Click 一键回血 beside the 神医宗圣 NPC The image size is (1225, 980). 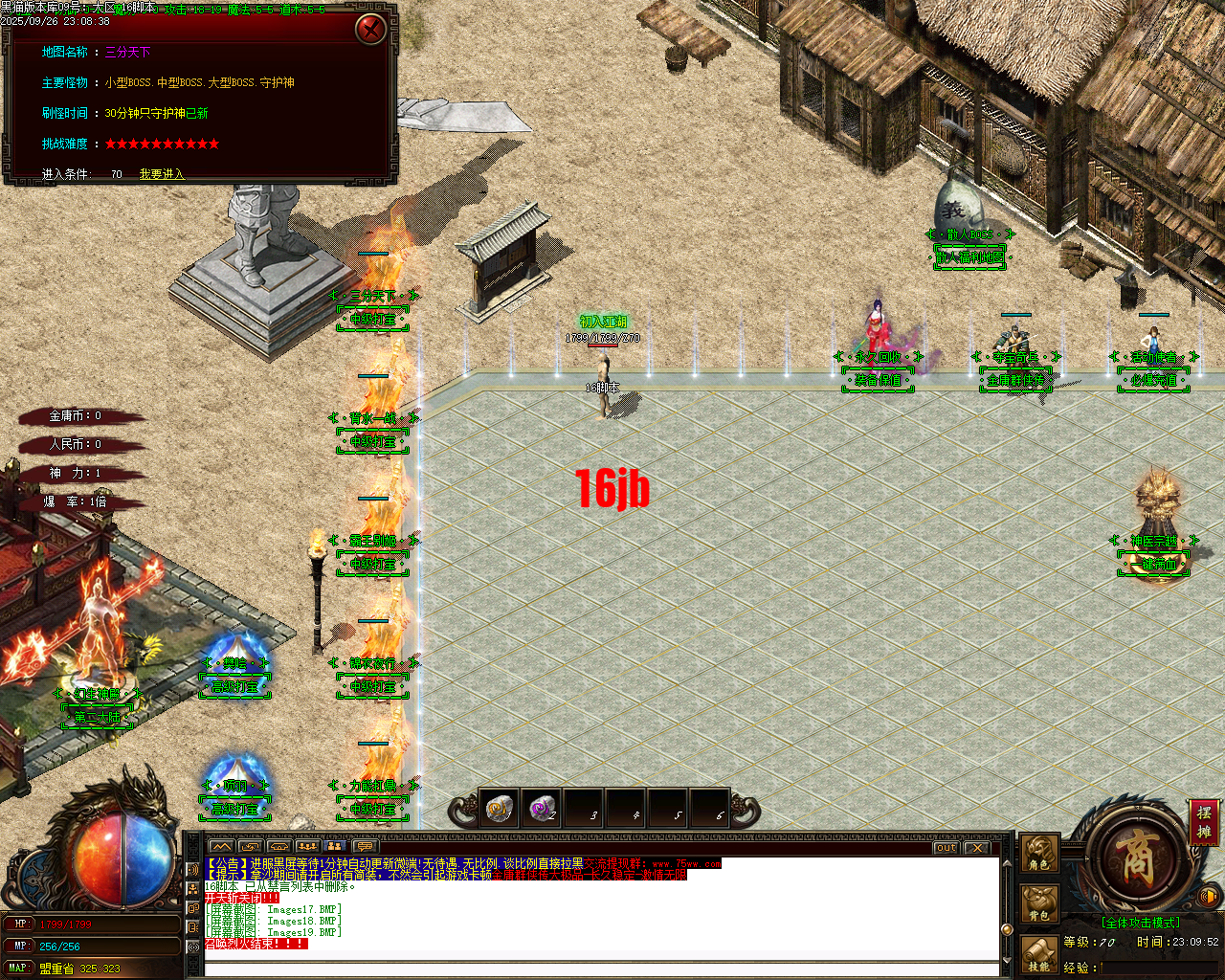click(x=1152, y=565)
